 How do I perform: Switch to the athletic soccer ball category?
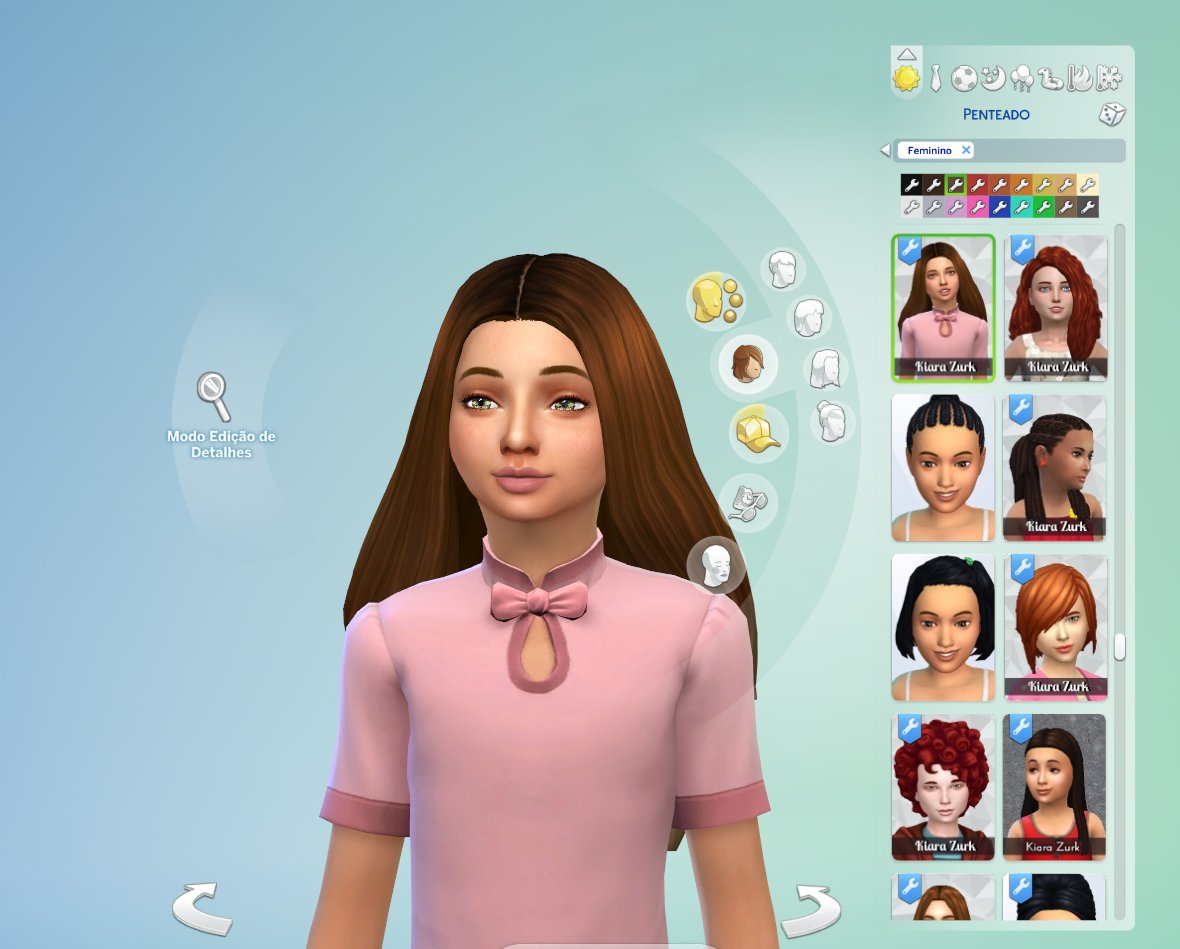point(963,77)
